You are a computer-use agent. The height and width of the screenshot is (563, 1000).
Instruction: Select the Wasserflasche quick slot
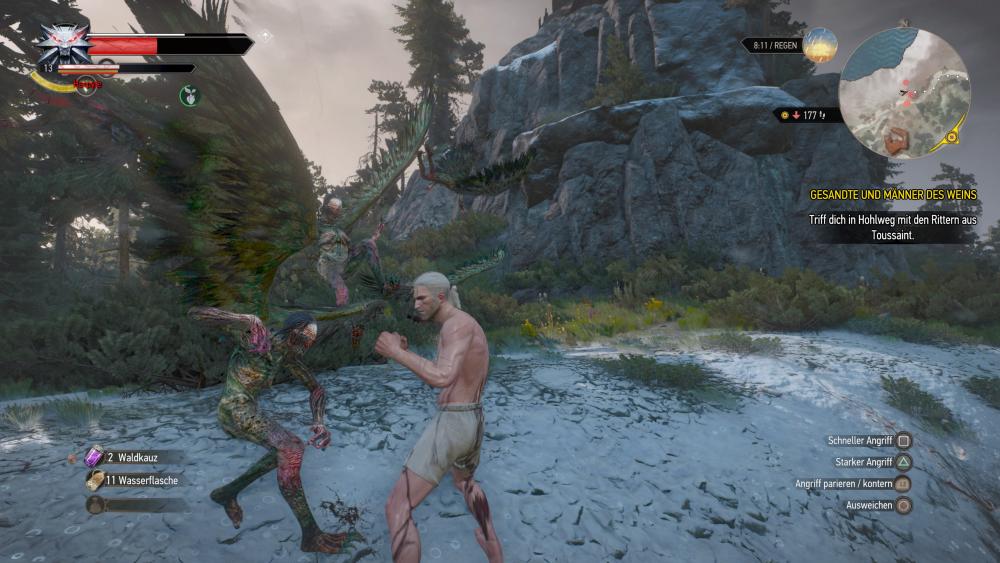[x=96, y=480]
